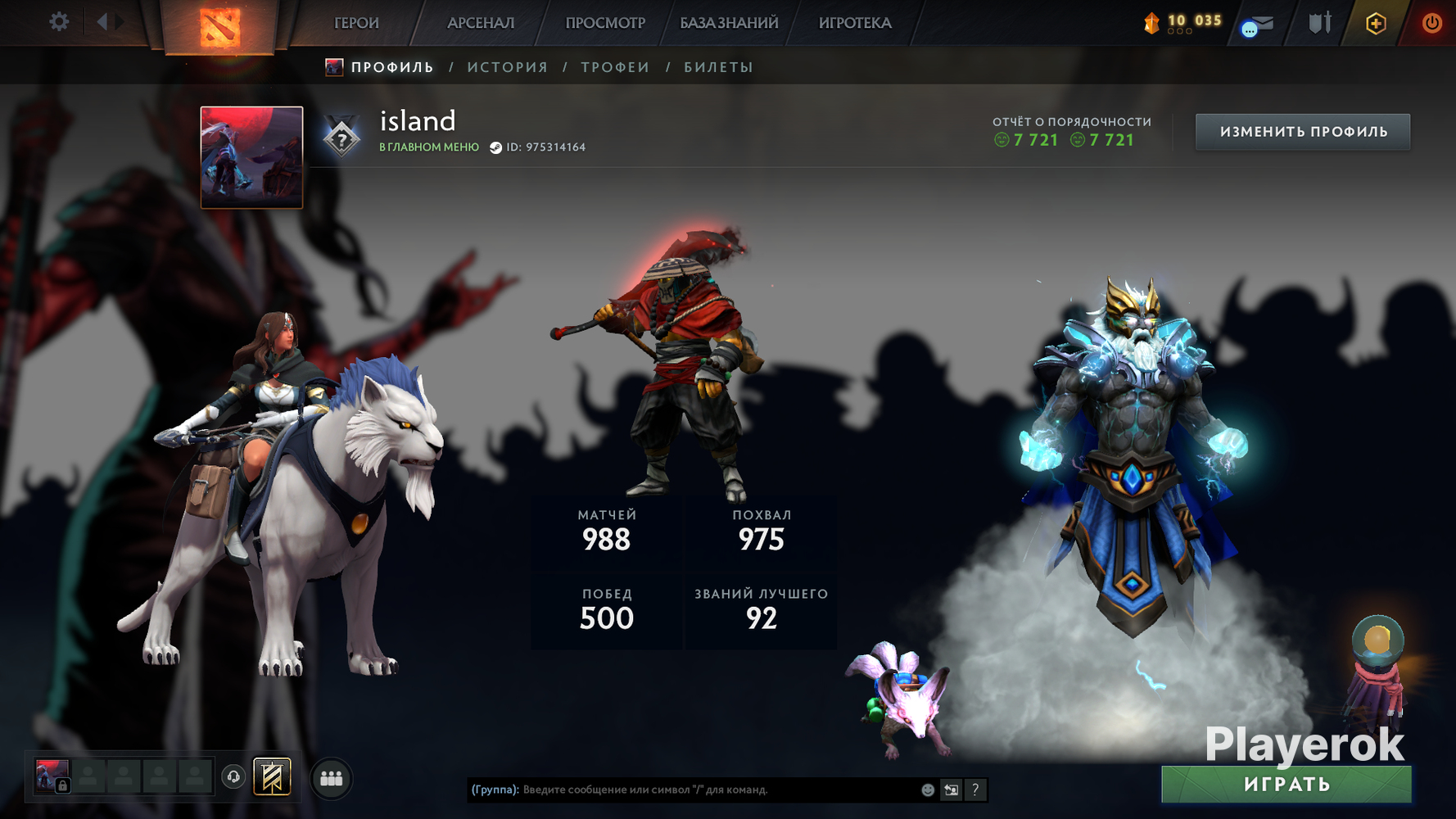The image size is (1456, 819).
Task: Go to the ПРОСМОТР section
Action: pos(605,23)
